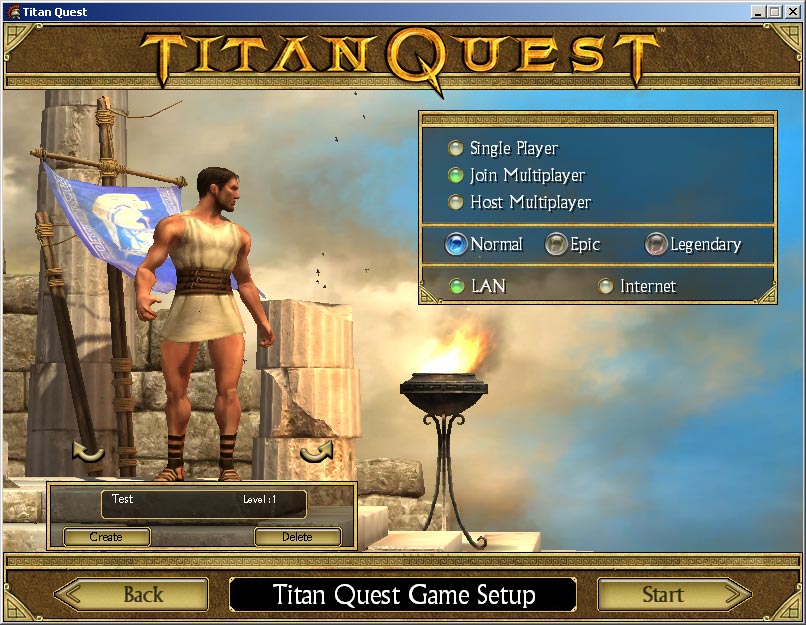Image resolution: width=806 pixels, height=625 pixels.
Task: Rotate character with the left arrow
Action: tap(88, 454)
